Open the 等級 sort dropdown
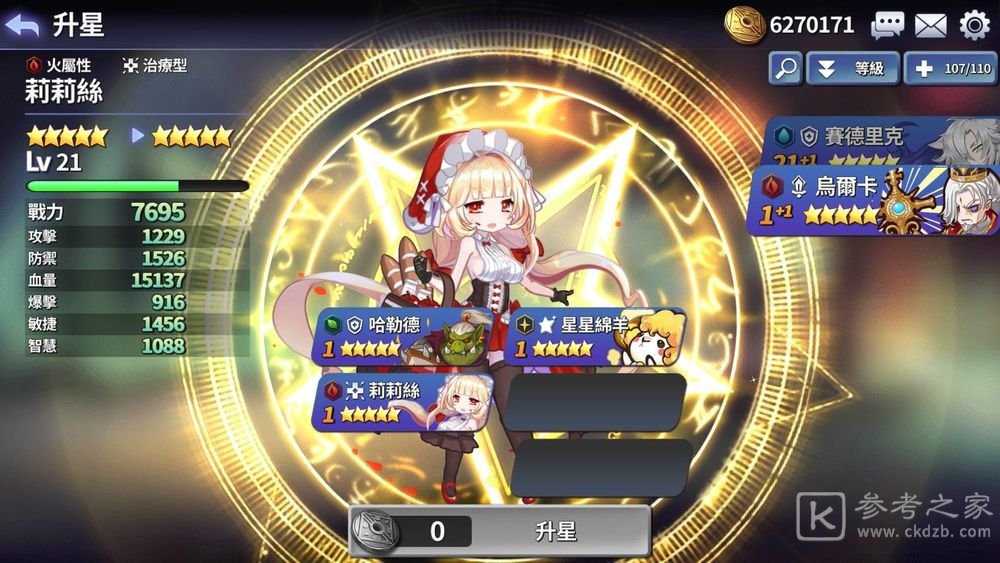This screenshot has height=563, width=1000. 852,69
